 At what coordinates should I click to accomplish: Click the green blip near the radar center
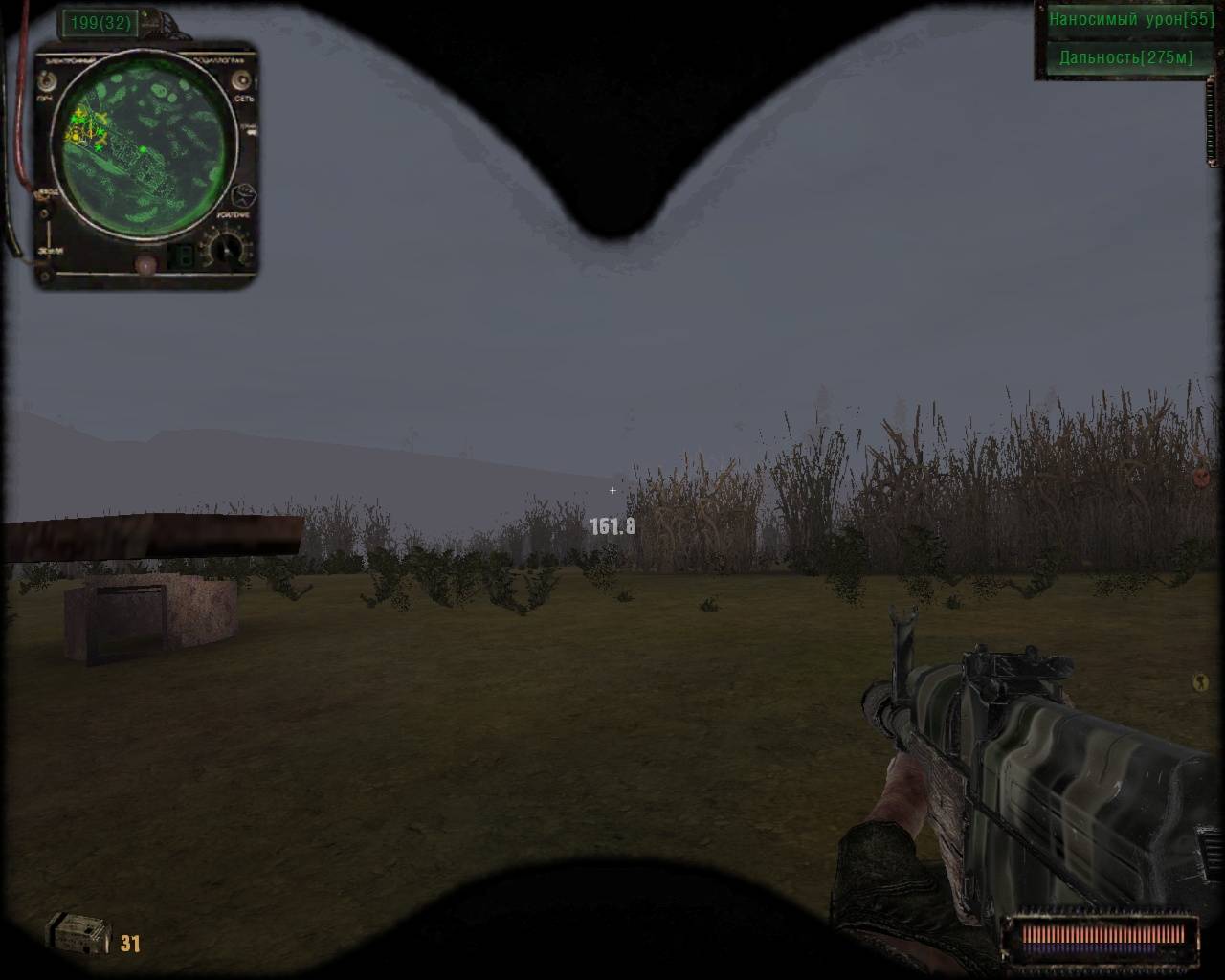click(144, 148)
